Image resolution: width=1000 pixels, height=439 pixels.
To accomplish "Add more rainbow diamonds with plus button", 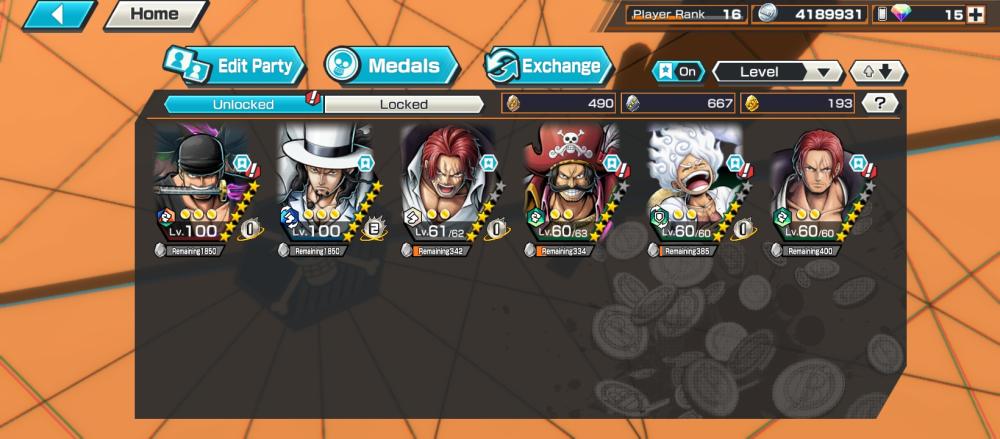I will [x=975, y=14].
